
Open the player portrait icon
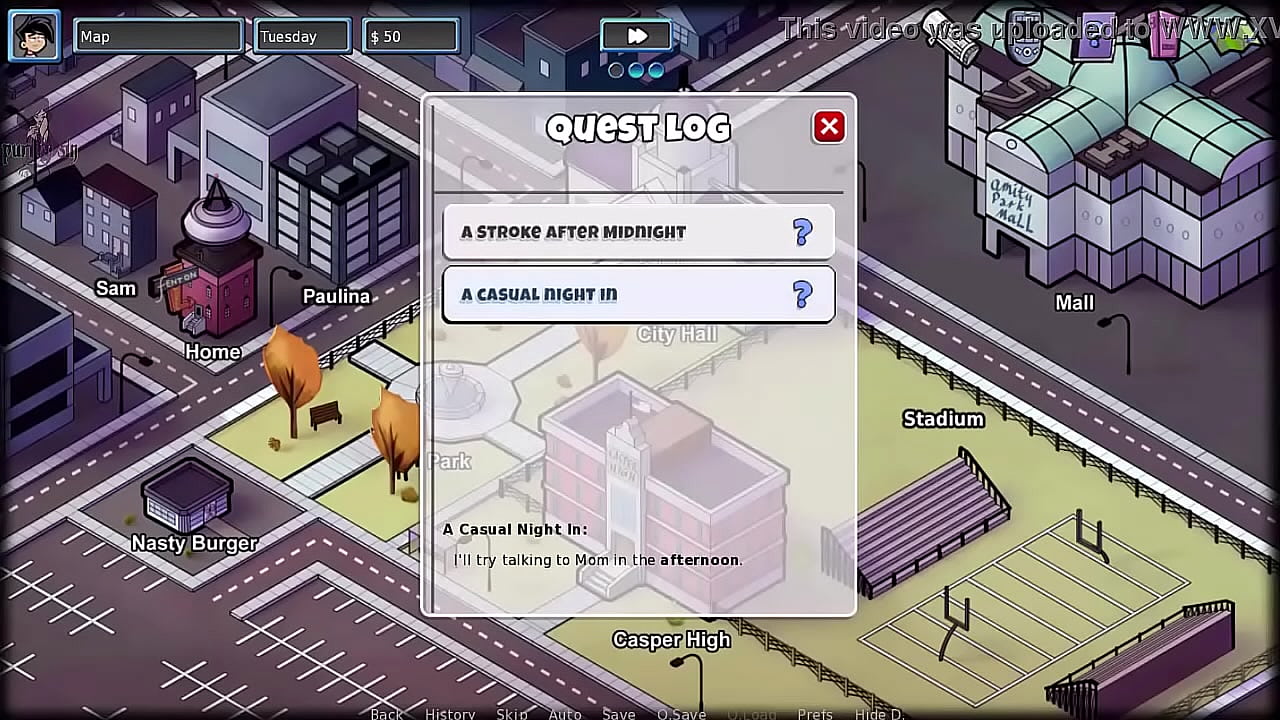pos(35,36)
